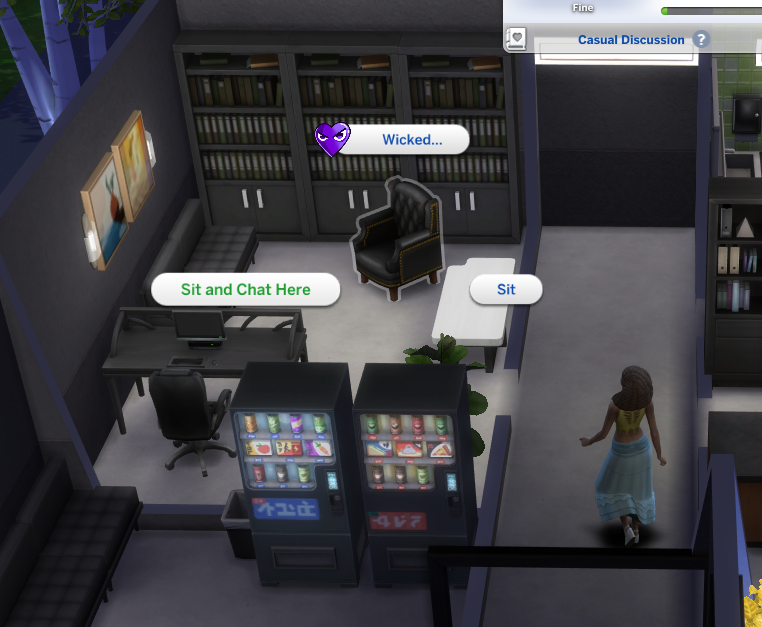This screenshot has width=762, height=627.
Task: Choose Sit and Chat Here
Action: [245, 290]
